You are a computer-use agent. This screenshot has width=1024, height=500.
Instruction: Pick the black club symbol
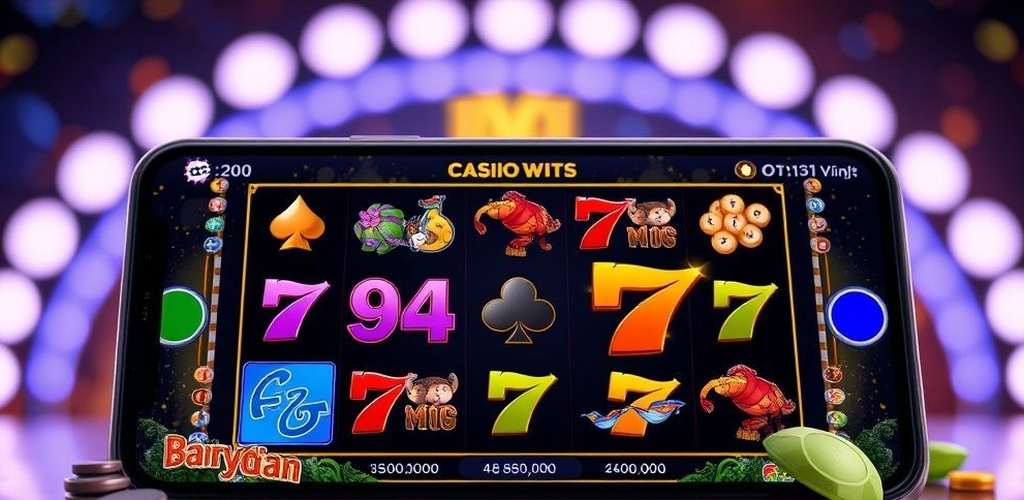coord(518,307)
